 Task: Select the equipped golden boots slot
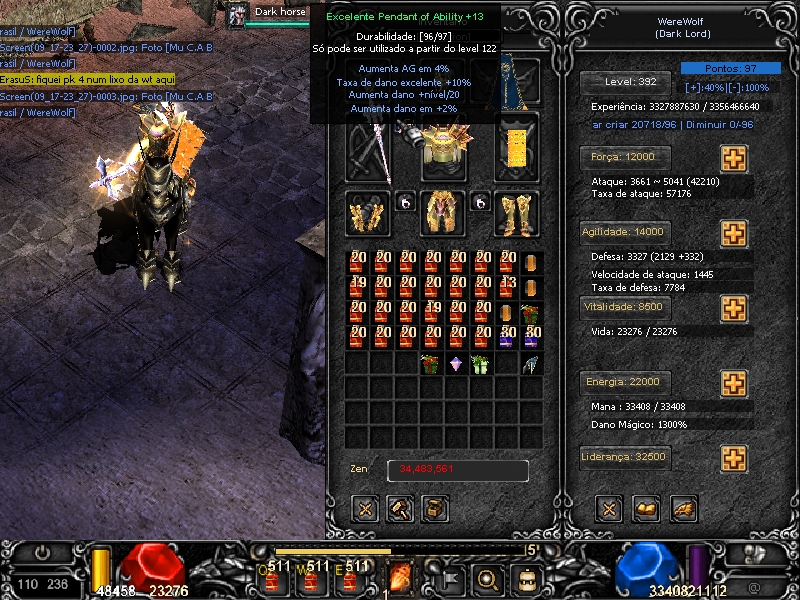point(517,213)
